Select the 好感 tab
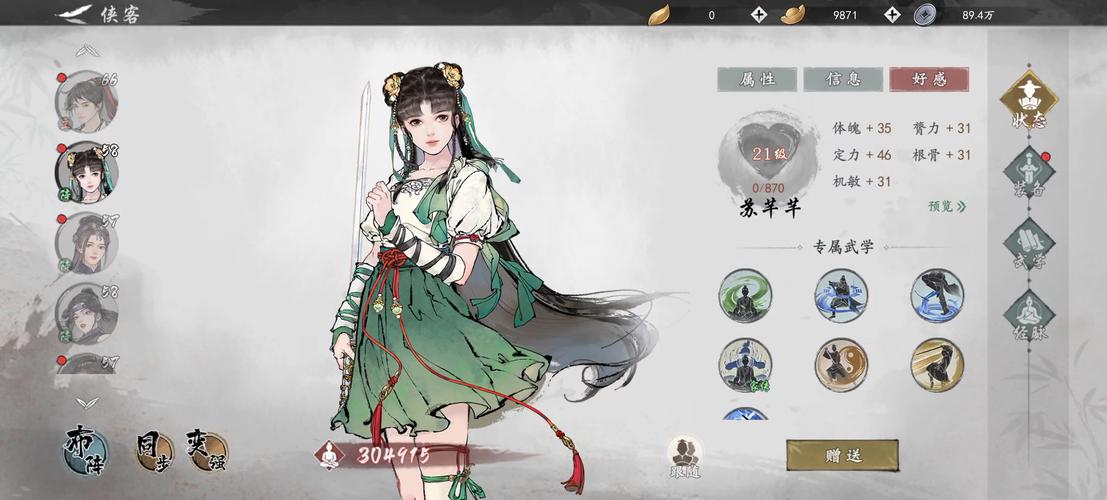Screen dimensions: 1107x500 929,80
